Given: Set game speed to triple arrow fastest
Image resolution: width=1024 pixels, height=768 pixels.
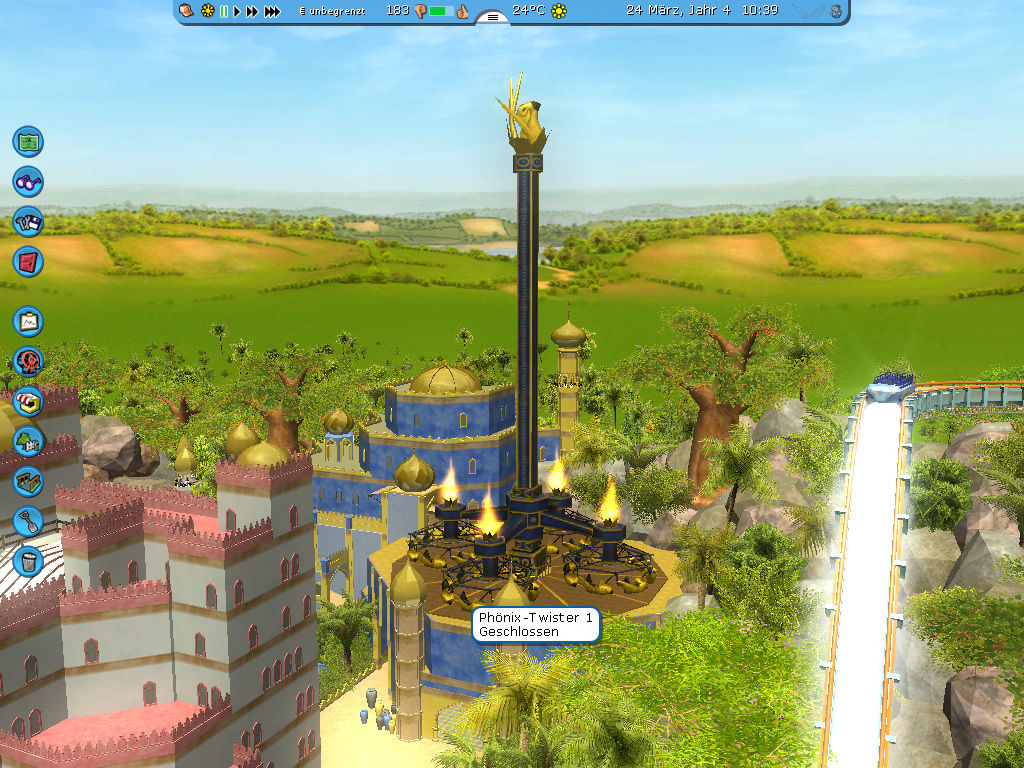Looking at the screenshot, I should pyautogui.click(x=271, y=11).
